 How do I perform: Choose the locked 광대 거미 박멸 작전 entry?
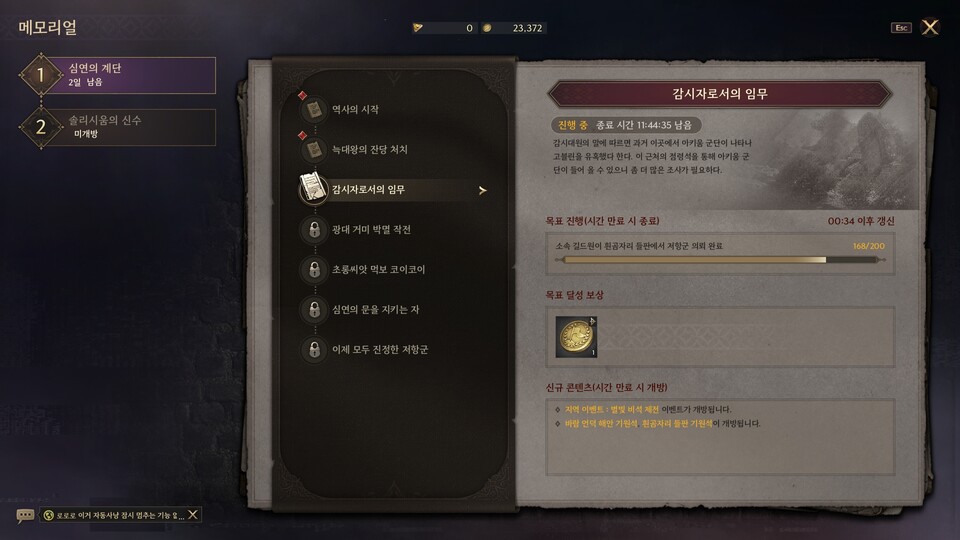tap(371, 230)
